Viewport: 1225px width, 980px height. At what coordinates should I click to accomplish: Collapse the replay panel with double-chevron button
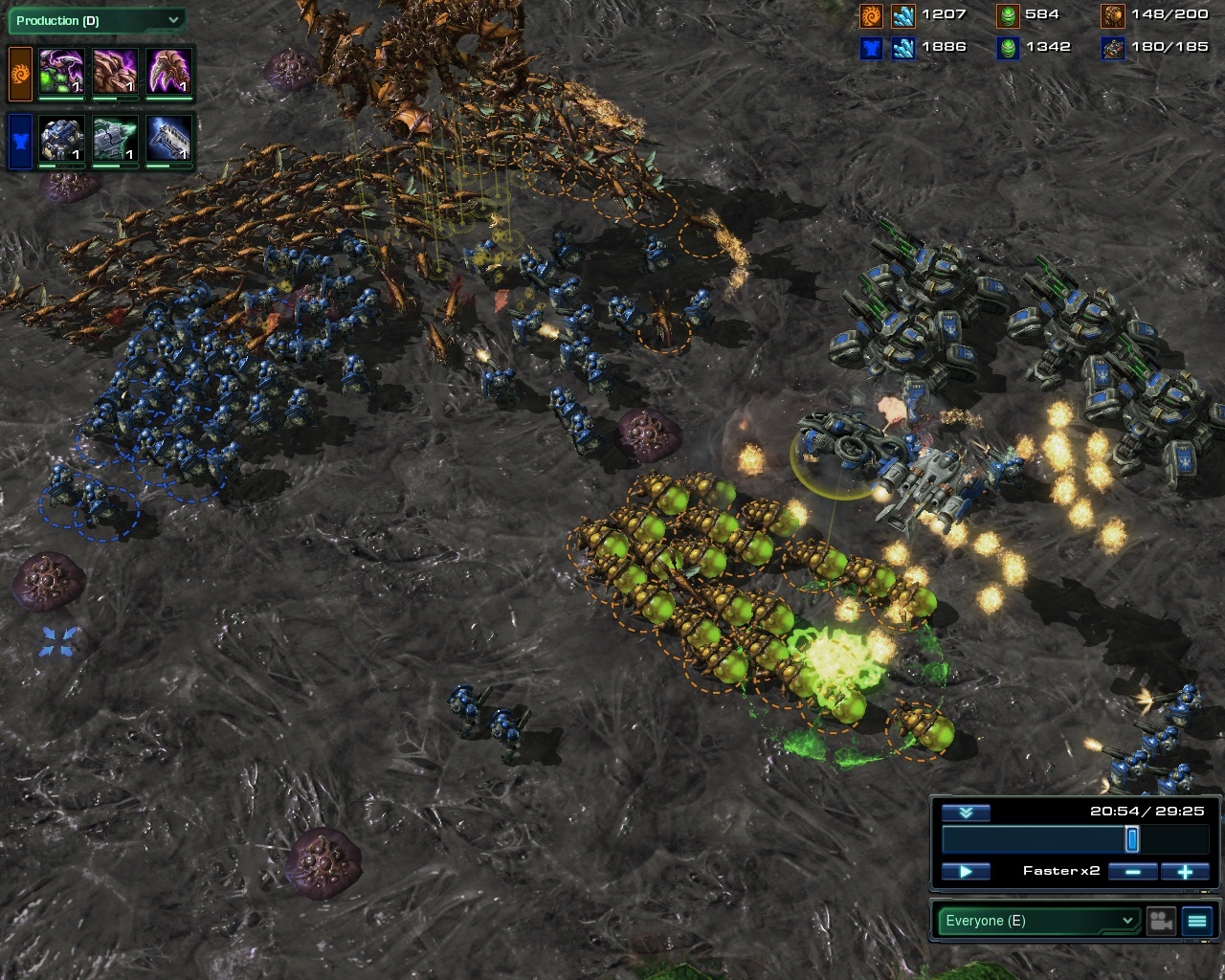point(966,813)
